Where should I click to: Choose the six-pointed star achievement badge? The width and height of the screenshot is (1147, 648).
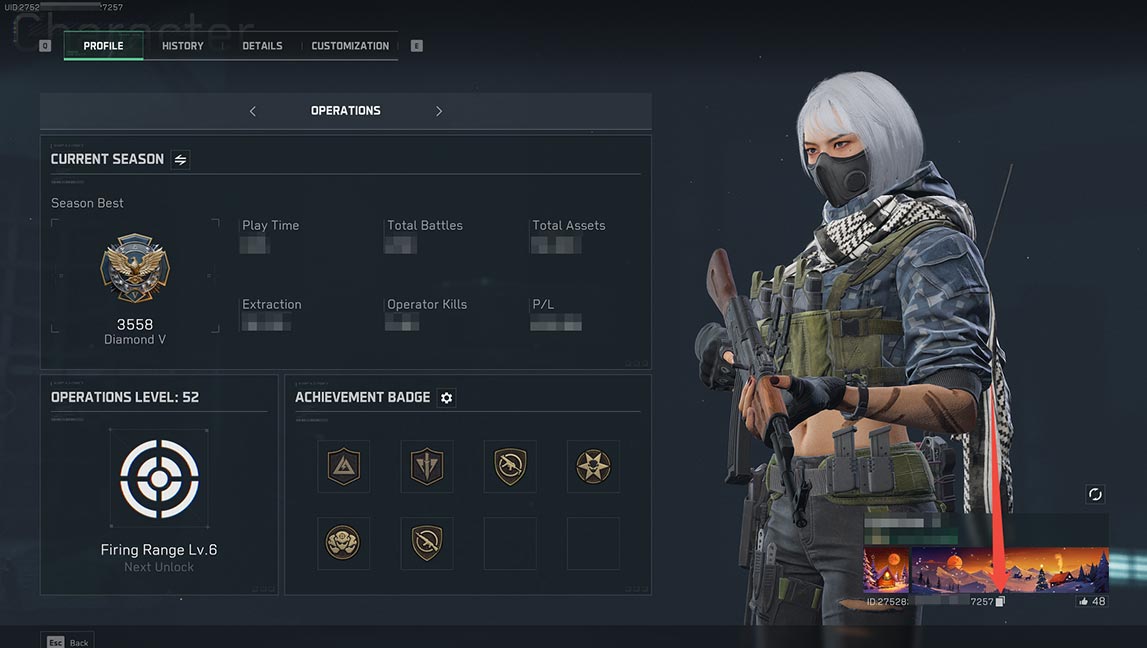pos(593,466)
